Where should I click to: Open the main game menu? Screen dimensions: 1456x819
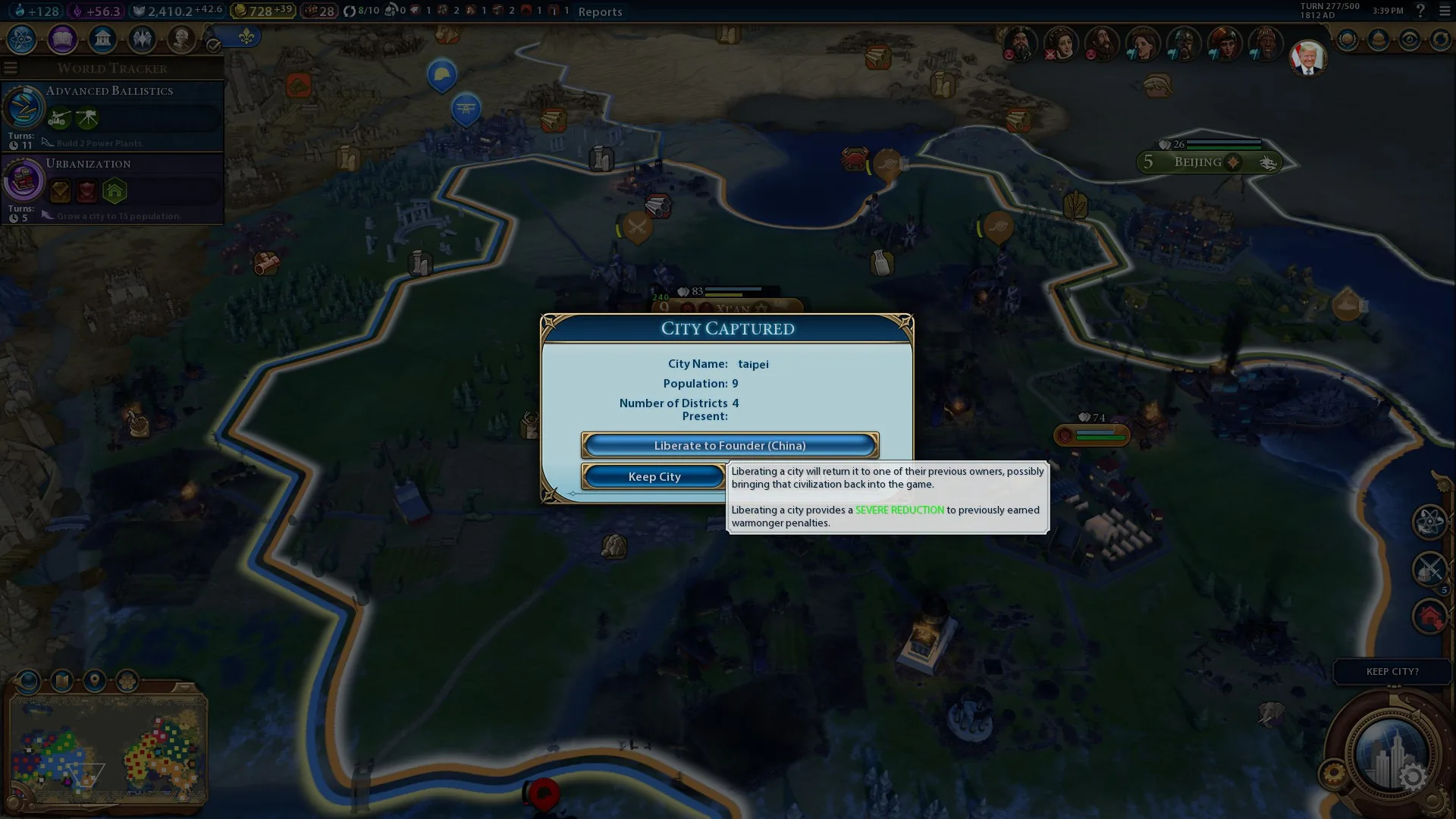[1444, 11]
